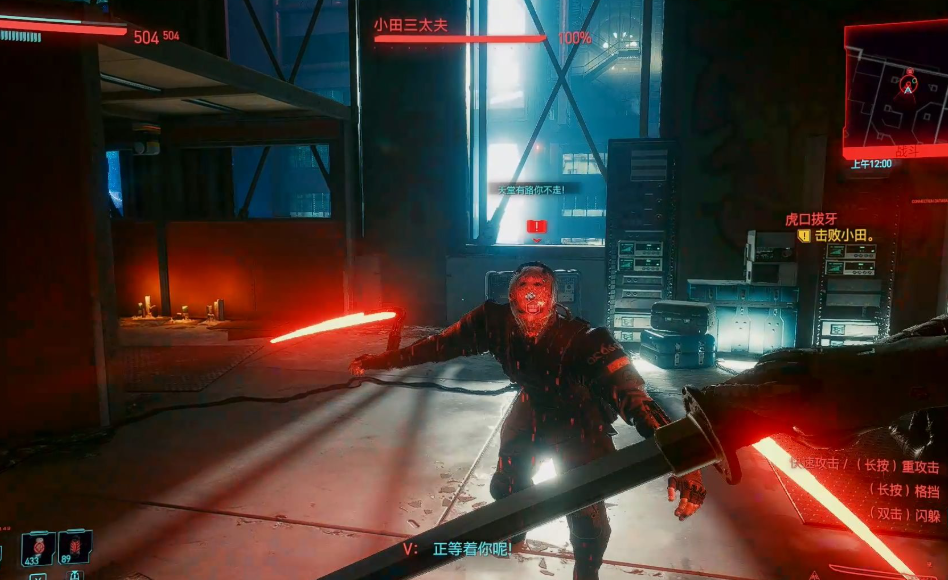Click the 击败小田 objective marker icon
The height and width of the screenshot is (580, 948).
click(803, 236)
